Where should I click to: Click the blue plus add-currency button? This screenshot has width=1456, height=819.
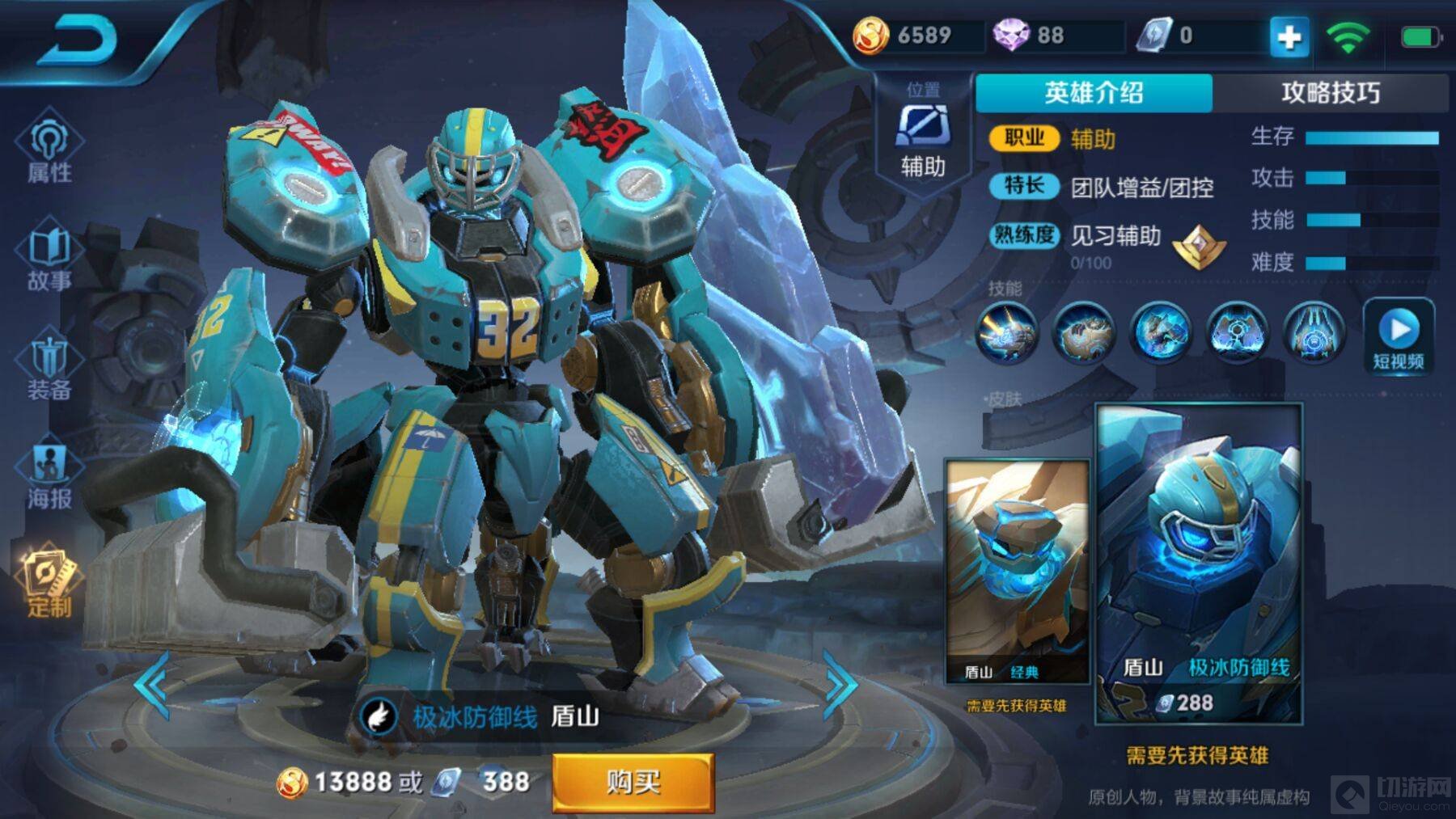tap(1289, 36)
